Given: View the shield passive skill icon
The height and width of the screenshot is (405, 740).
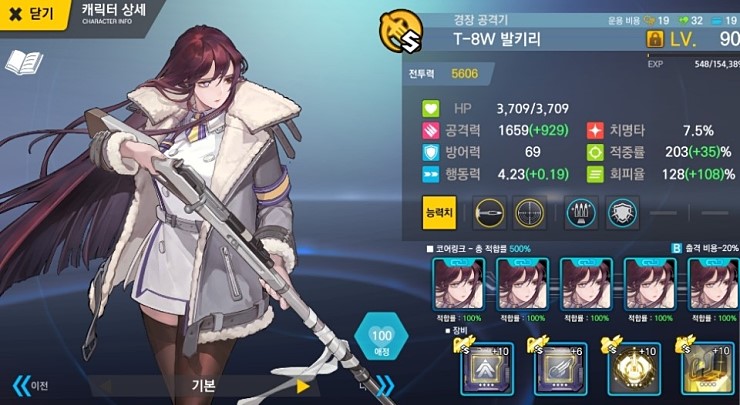Looking at the screenshot, I should pyautogui.click(x=621, y=212).
